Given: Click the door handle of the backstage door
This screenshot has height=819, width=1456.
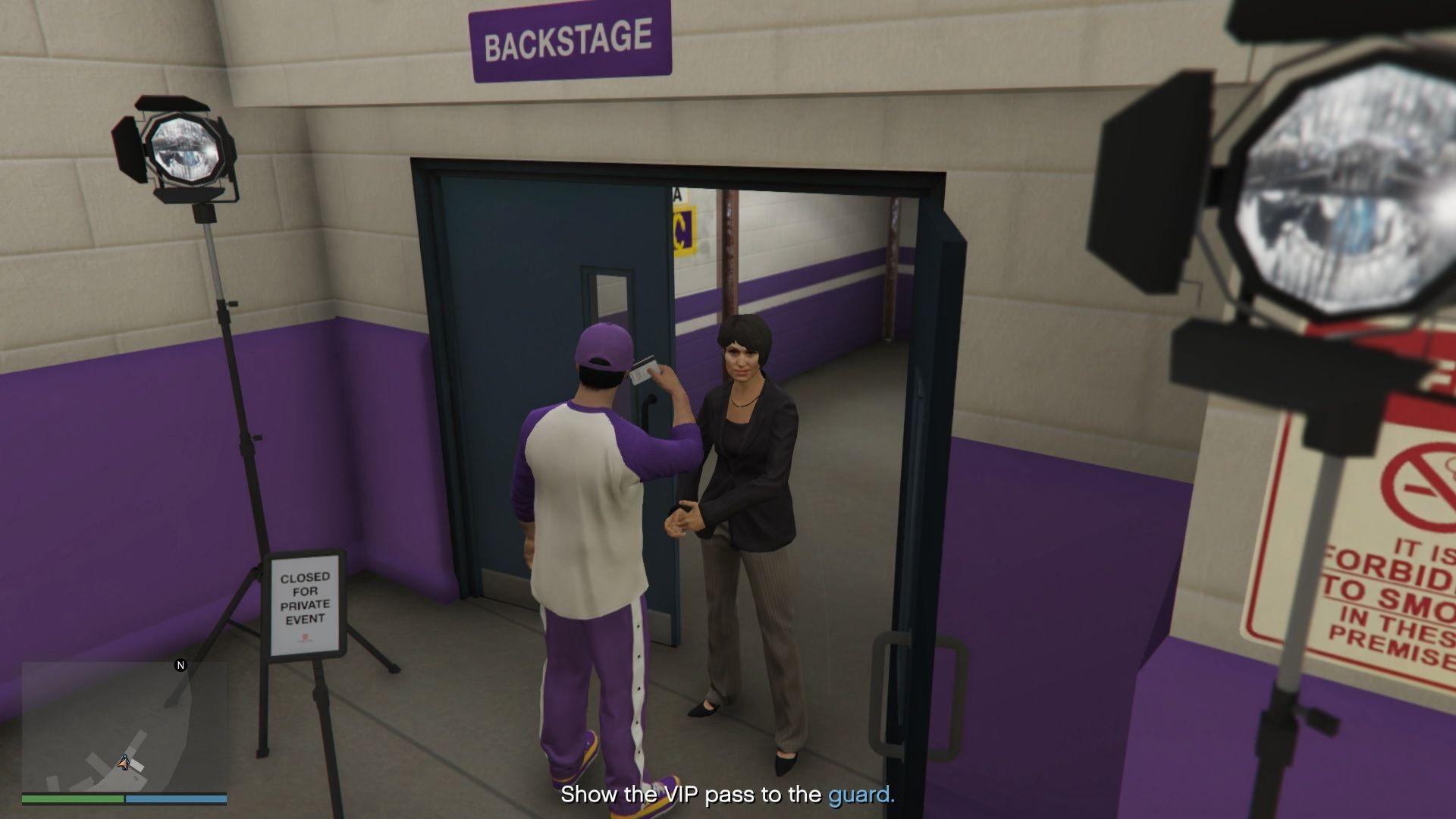Looking at the screenshot, I should (648, 409).
